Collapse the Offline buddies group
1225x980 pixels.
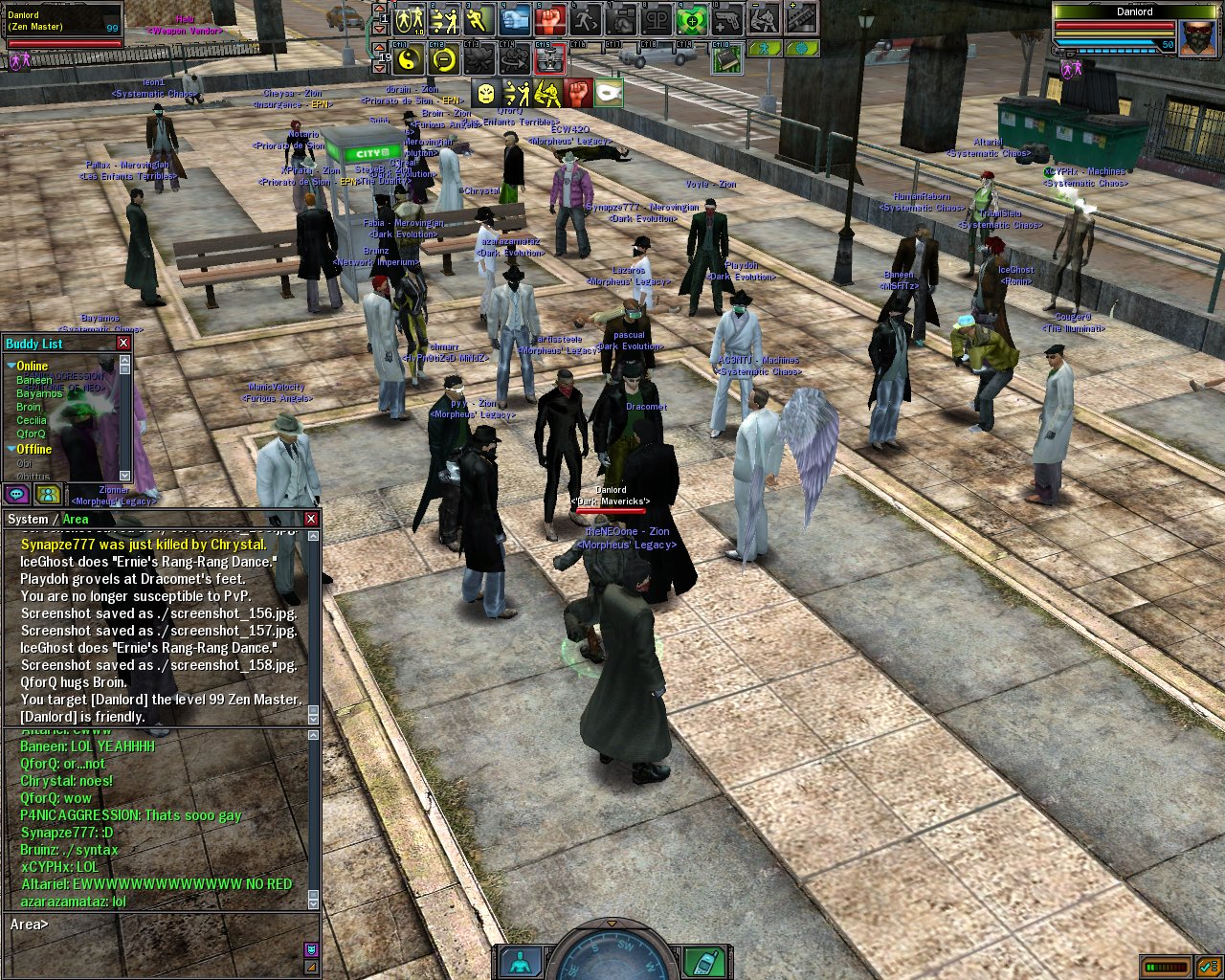click(x=11, y=449)
